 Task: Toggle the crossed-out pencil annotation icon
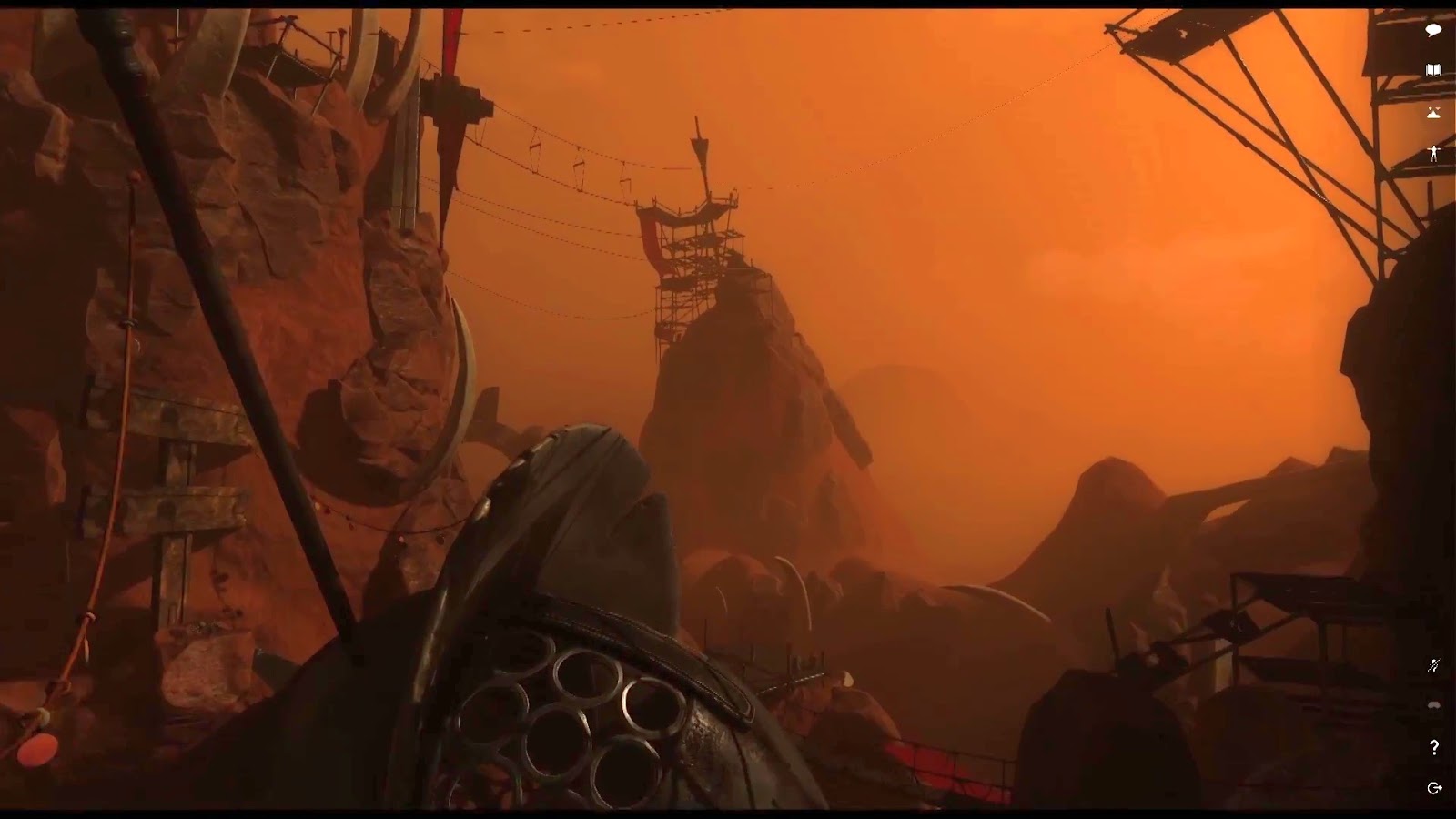[1435, 664]
